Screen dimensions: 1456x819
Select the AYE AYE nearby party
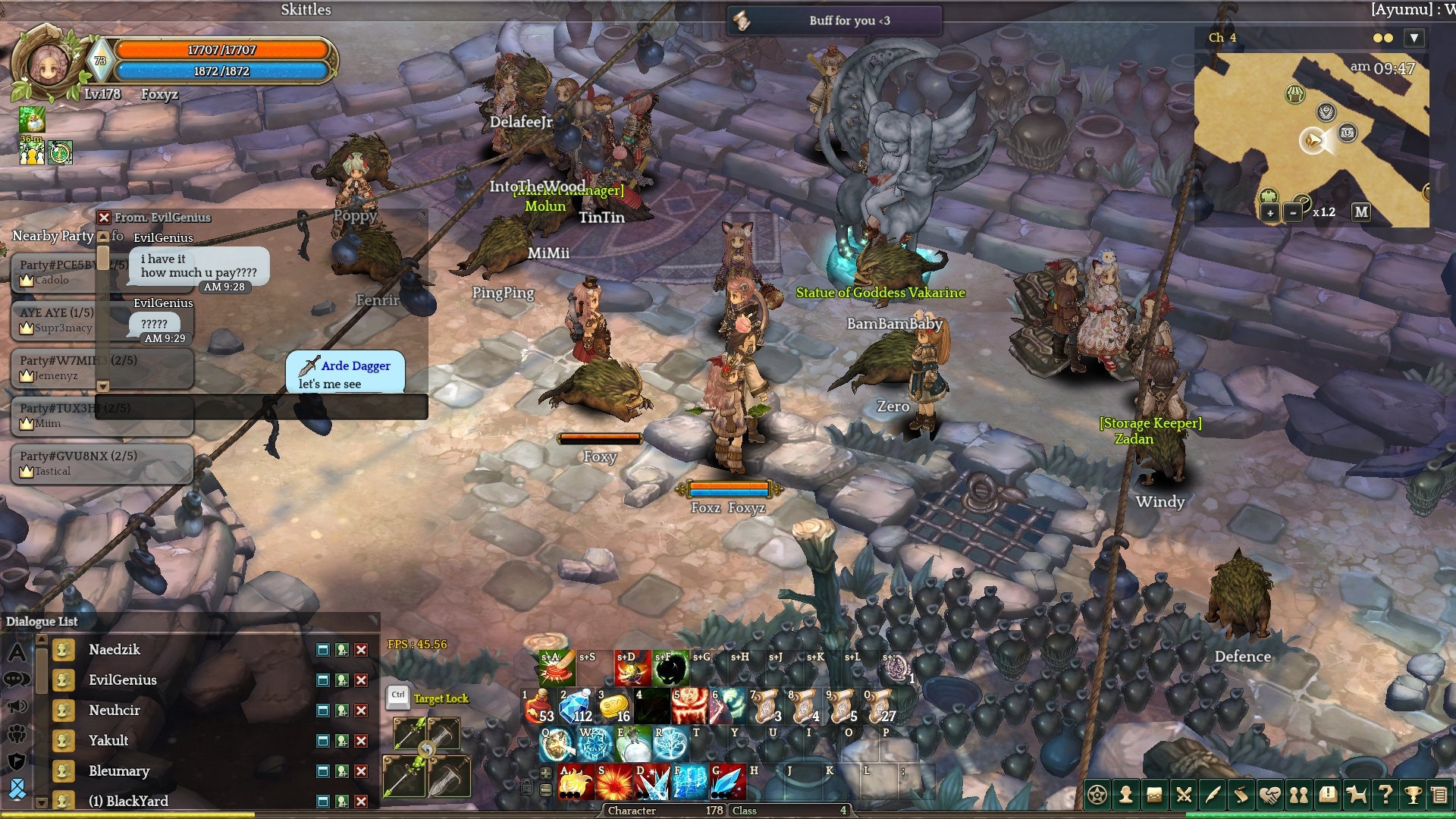(57, 319)
